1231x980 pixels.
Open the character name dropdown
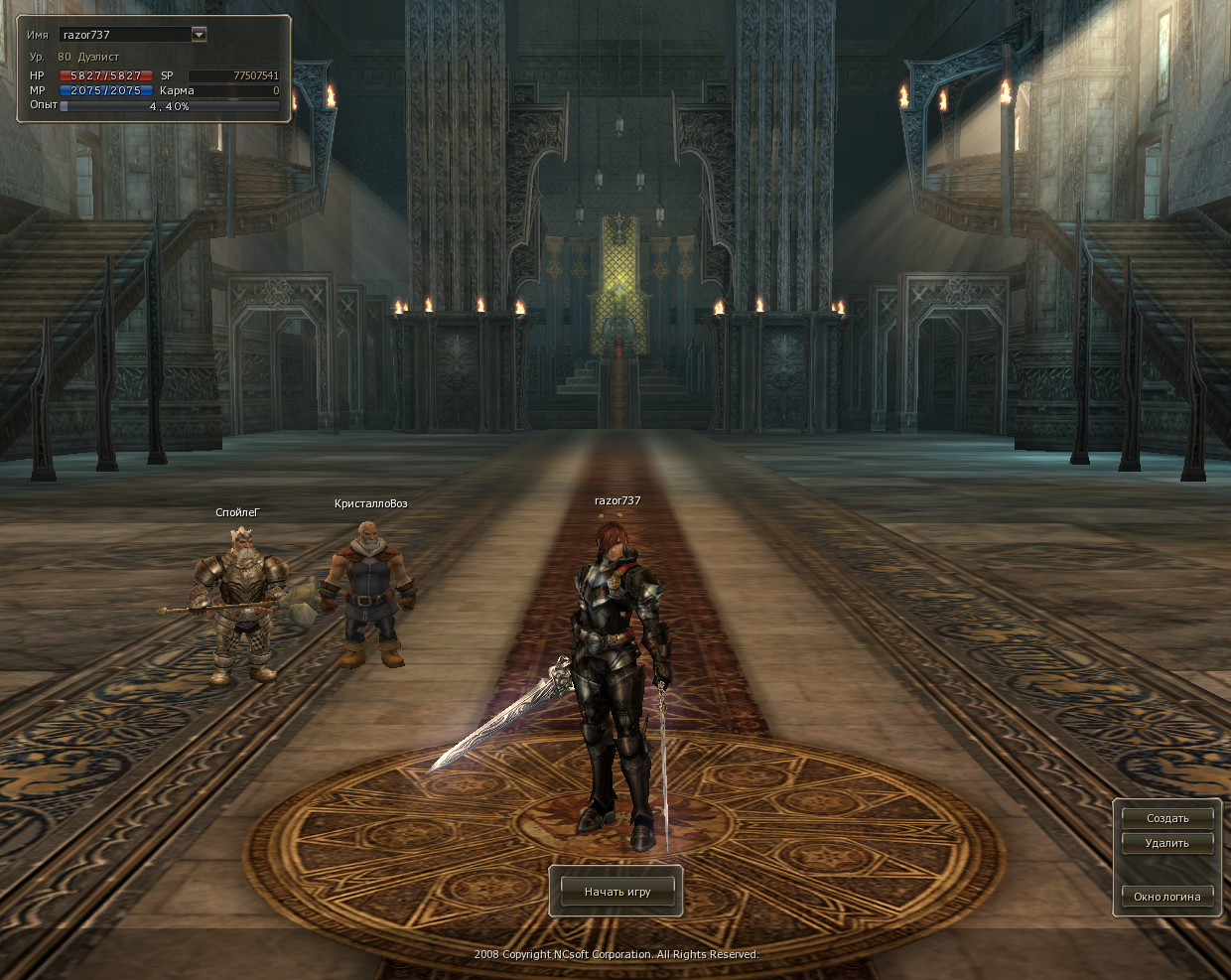pyautogui.click(x=199, y=35)
